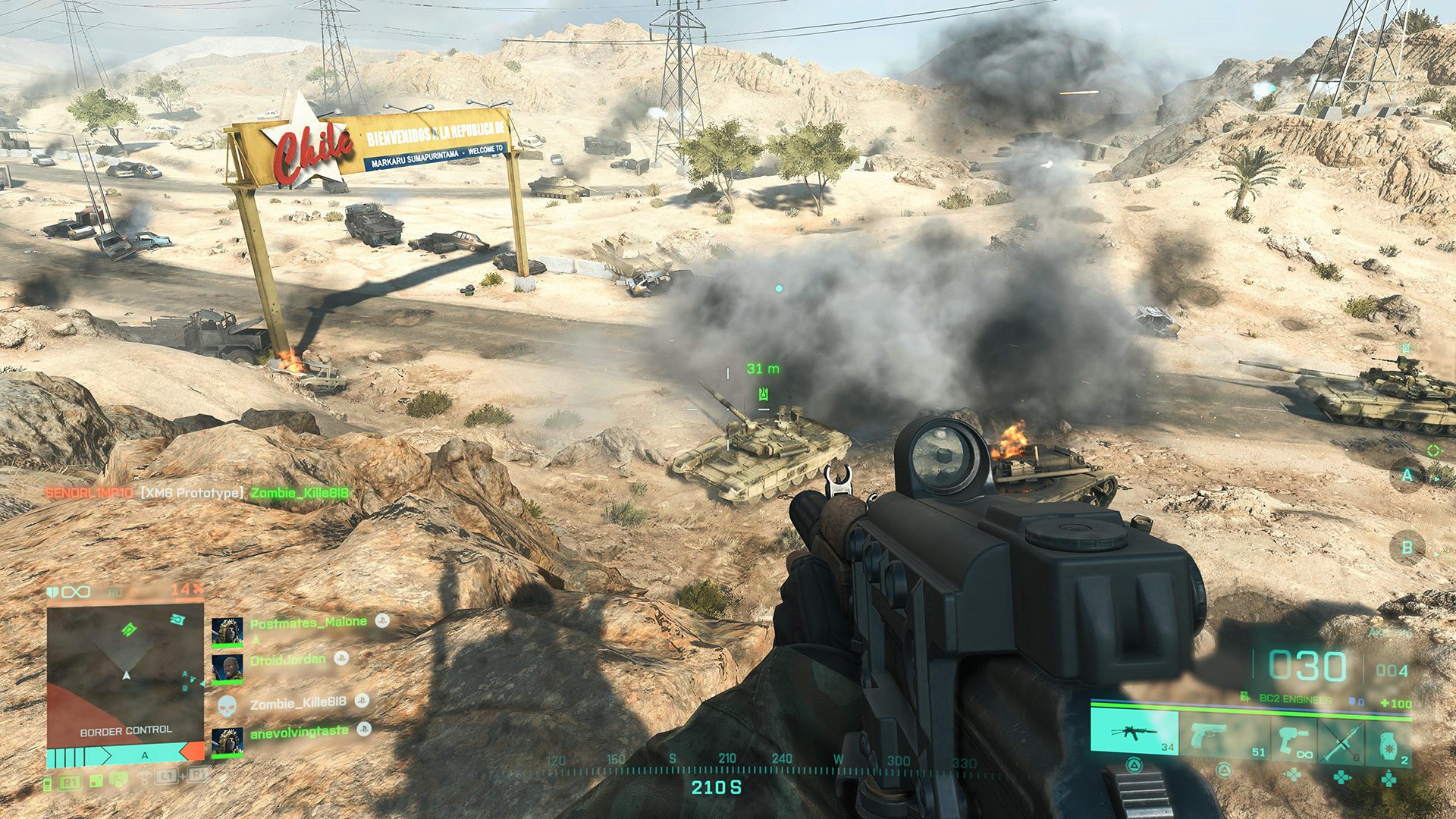Pick DtoidJordan from the squad list
Screen dimensions: 1456x819
[287, 660]
